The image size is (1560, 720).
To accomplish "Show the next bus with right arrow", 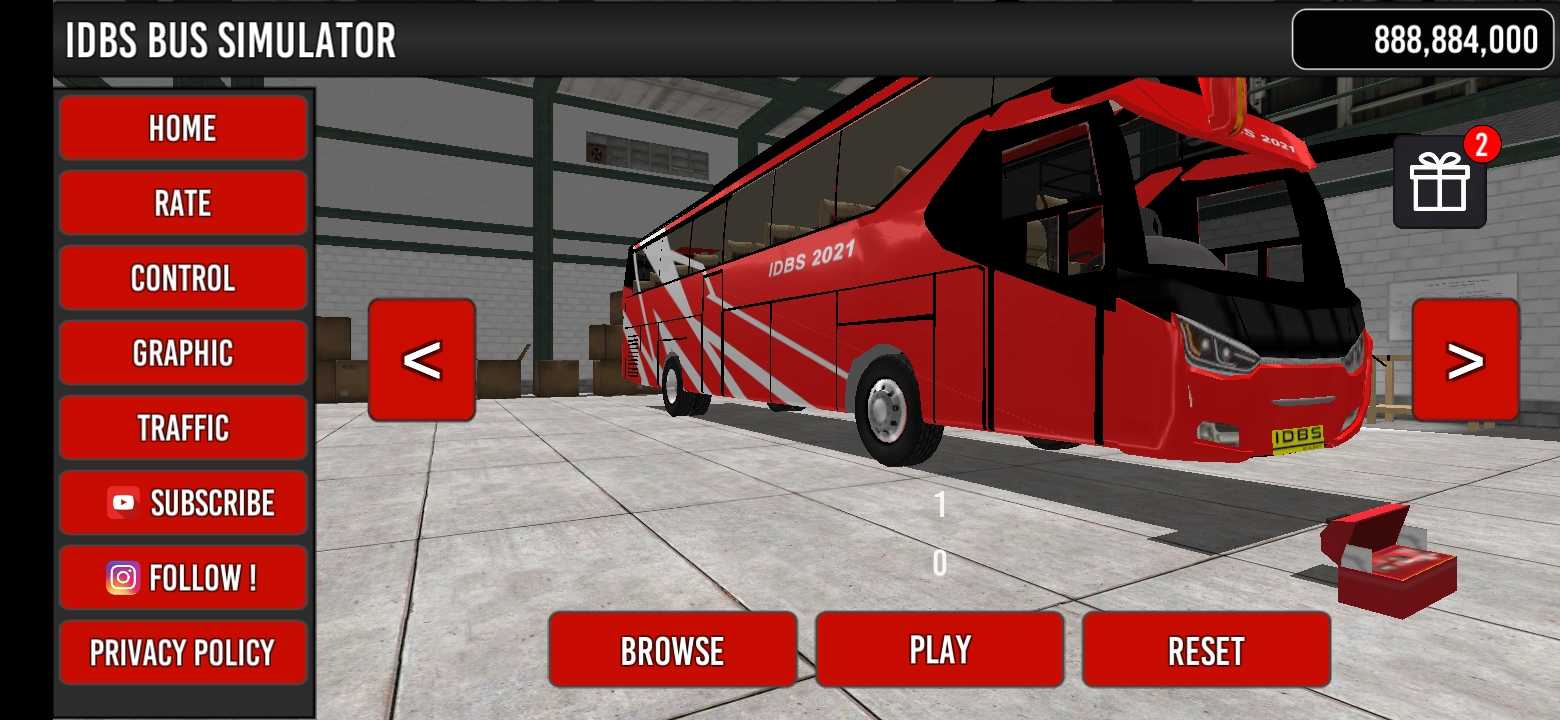I will (x=1465, y=360).
